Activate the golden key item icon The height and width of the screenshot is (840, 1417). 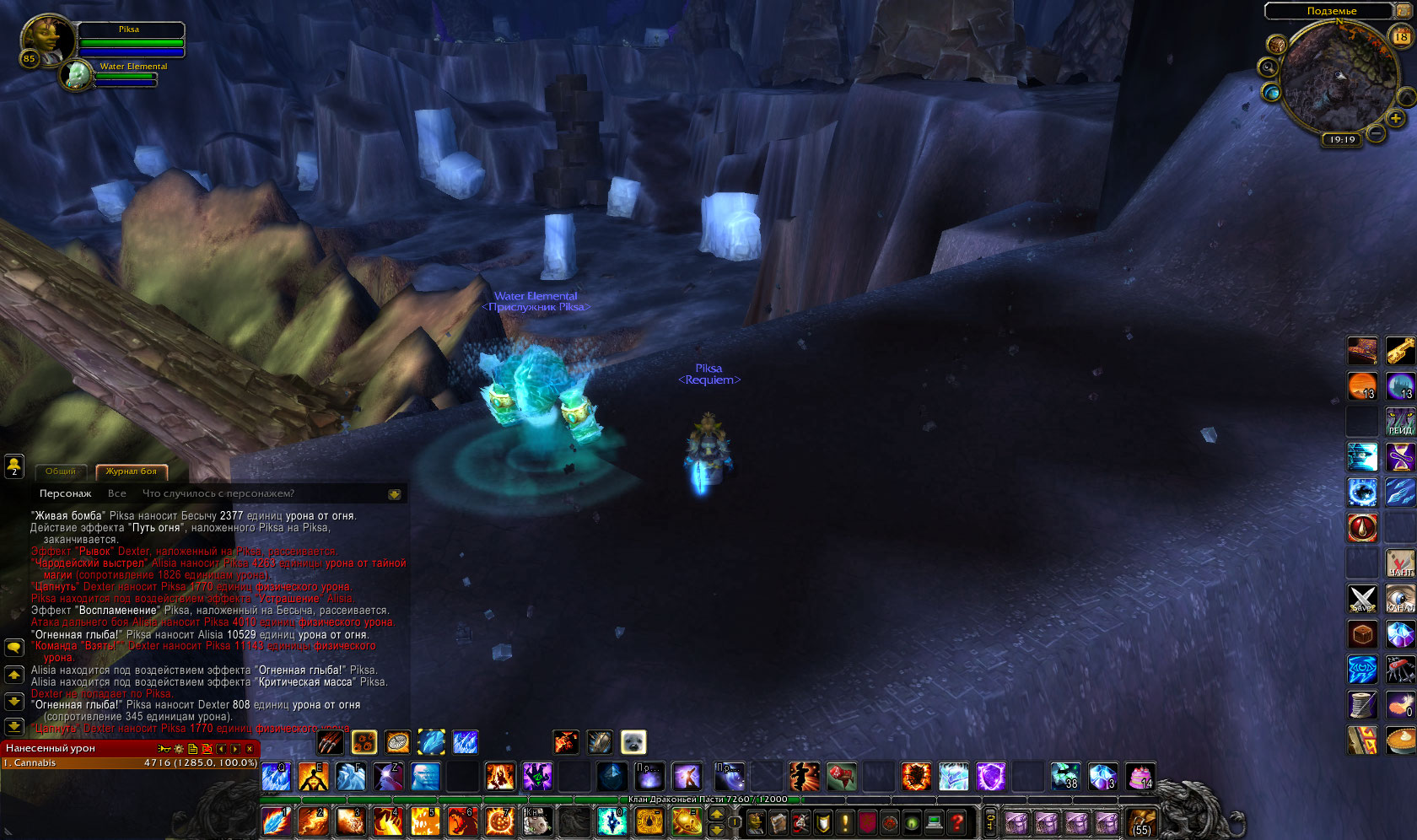tap(1400, 350)
